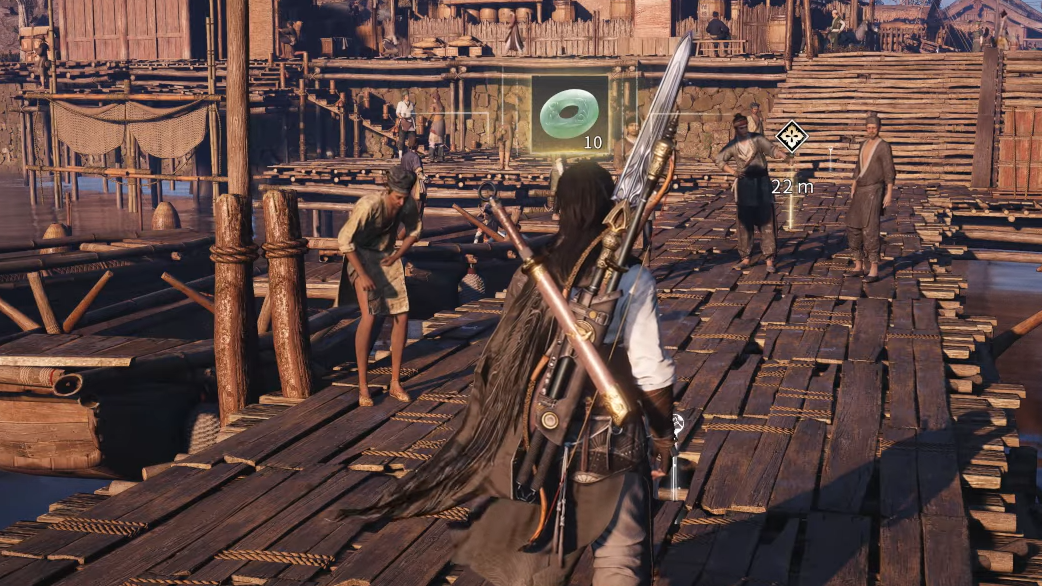Select the jade ring item notification

[x=569, y=115]
